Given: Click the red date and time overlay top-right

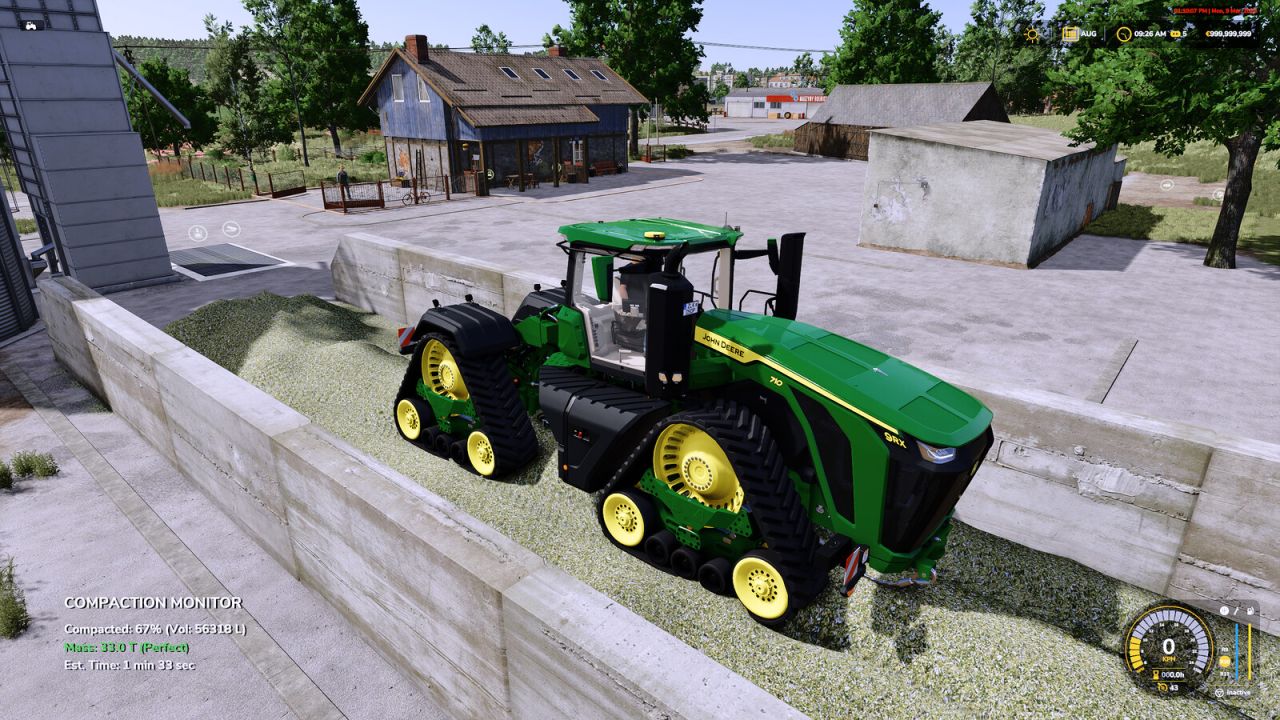Looking at the screenshot, I should coord(1215,10).
